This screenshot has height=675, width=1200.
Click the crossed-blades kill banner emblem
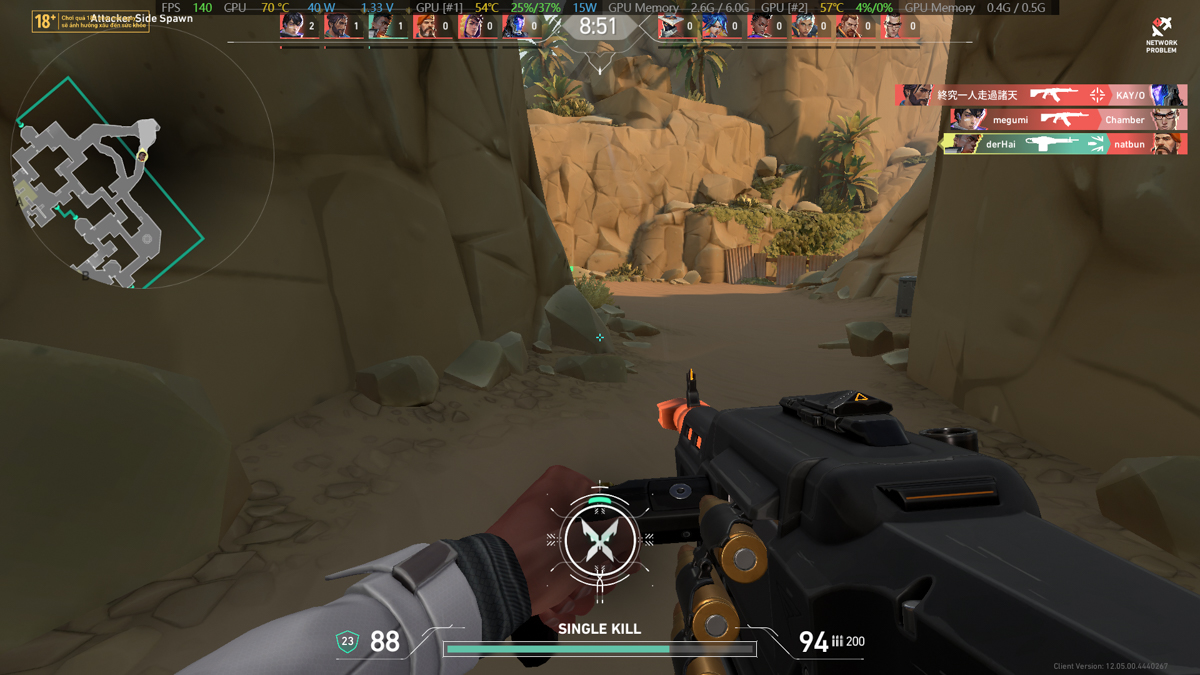point(599,540)
